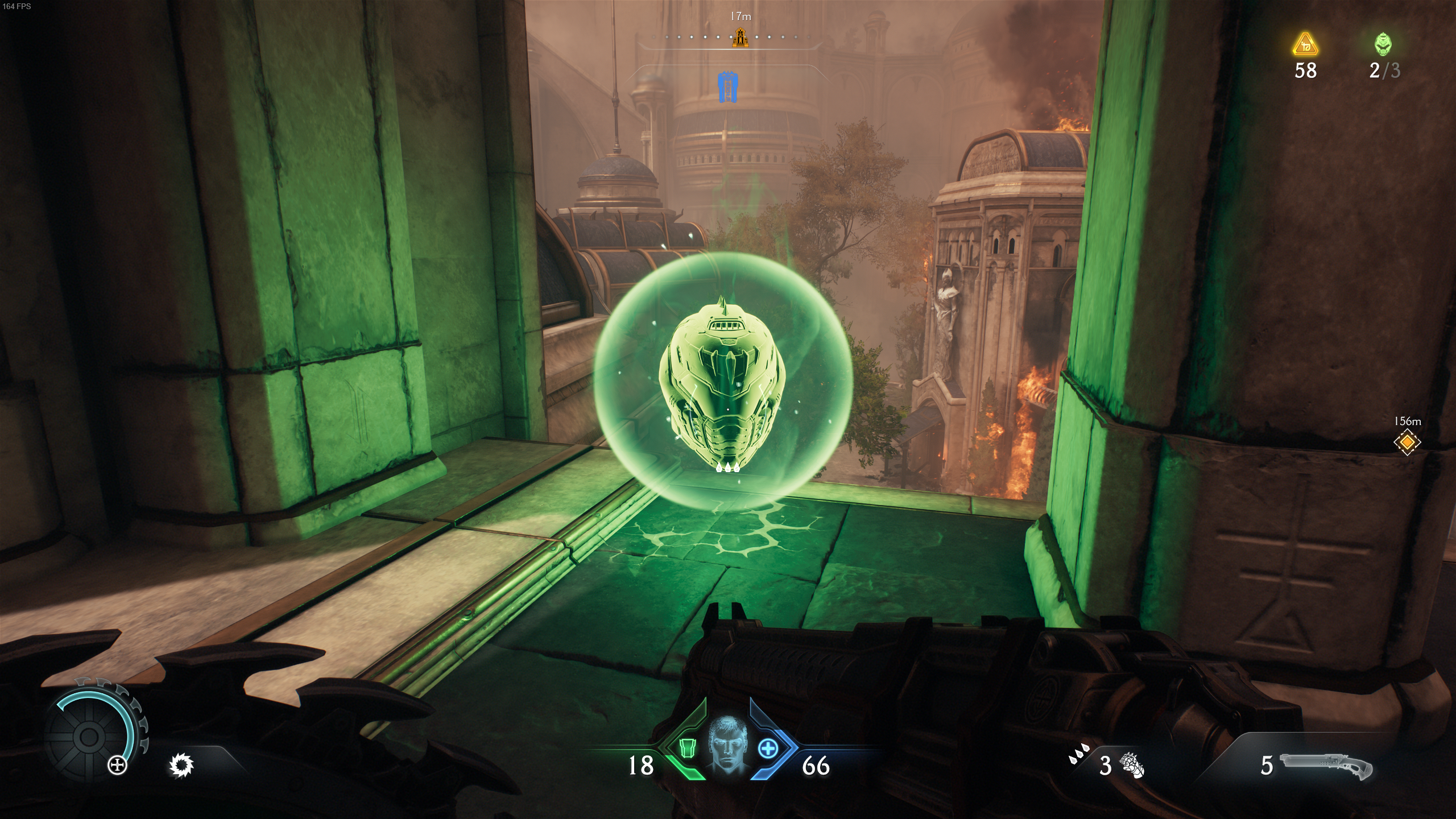Click the orange diamond waypoint marker
The width and height of the screenshot is (1456, 819).
click(x=1407, y=442)
